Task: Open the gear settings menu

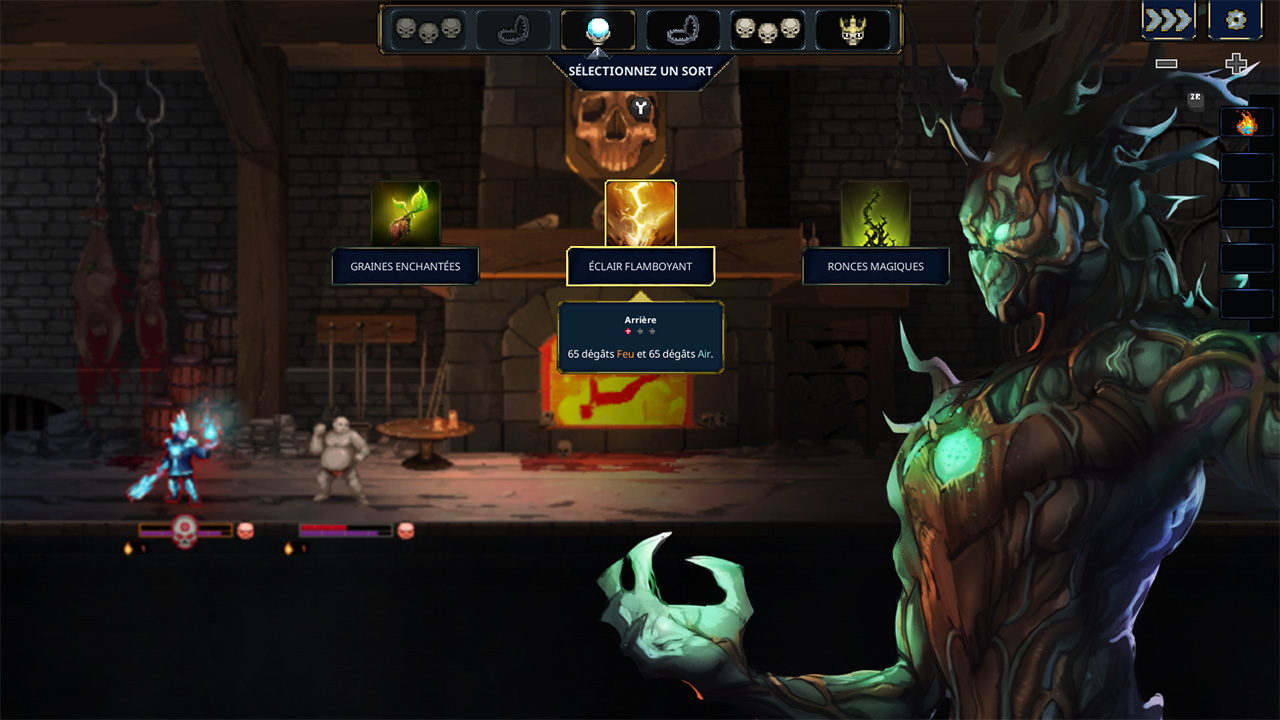Action: 1235,20
